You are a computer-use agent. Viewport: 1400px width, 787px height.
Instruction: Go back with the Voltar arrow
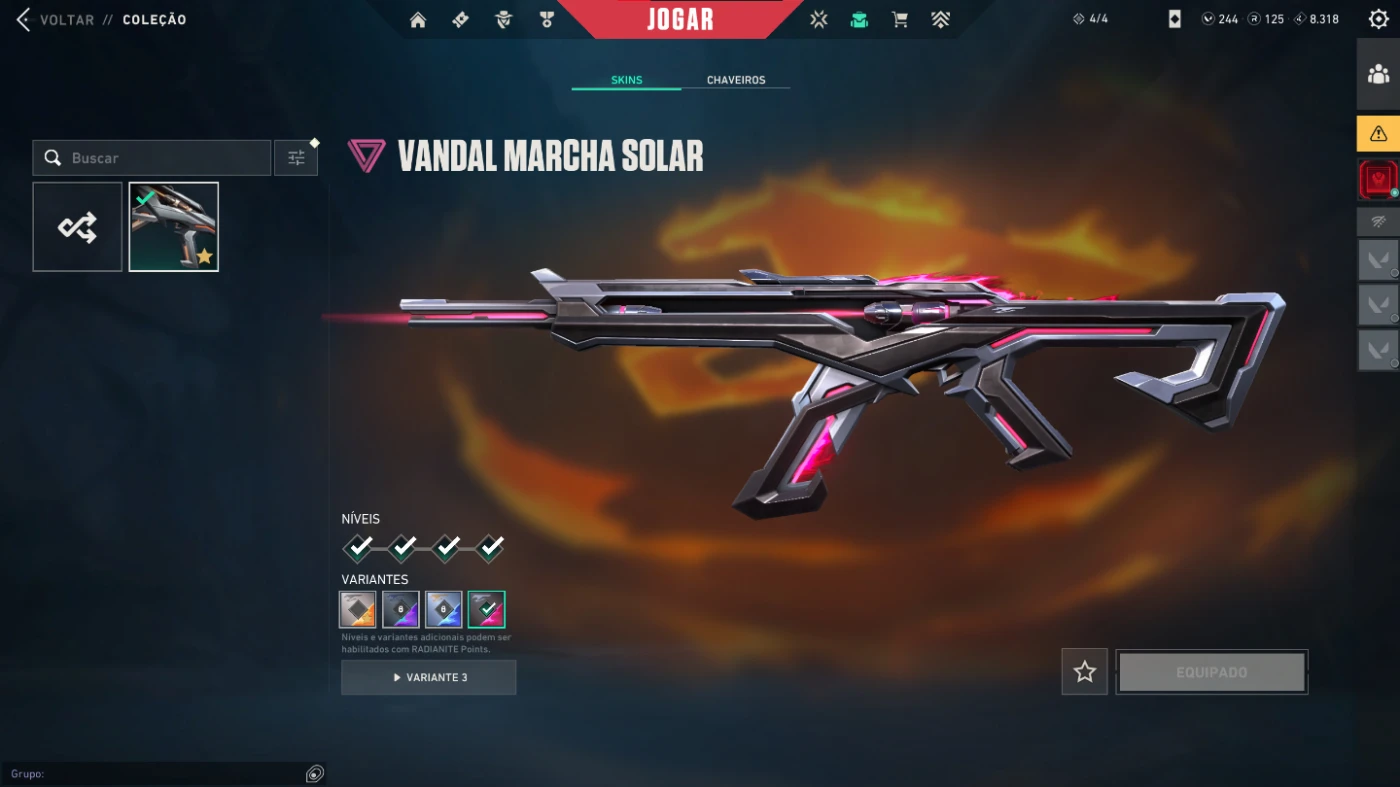coord(24,19)
